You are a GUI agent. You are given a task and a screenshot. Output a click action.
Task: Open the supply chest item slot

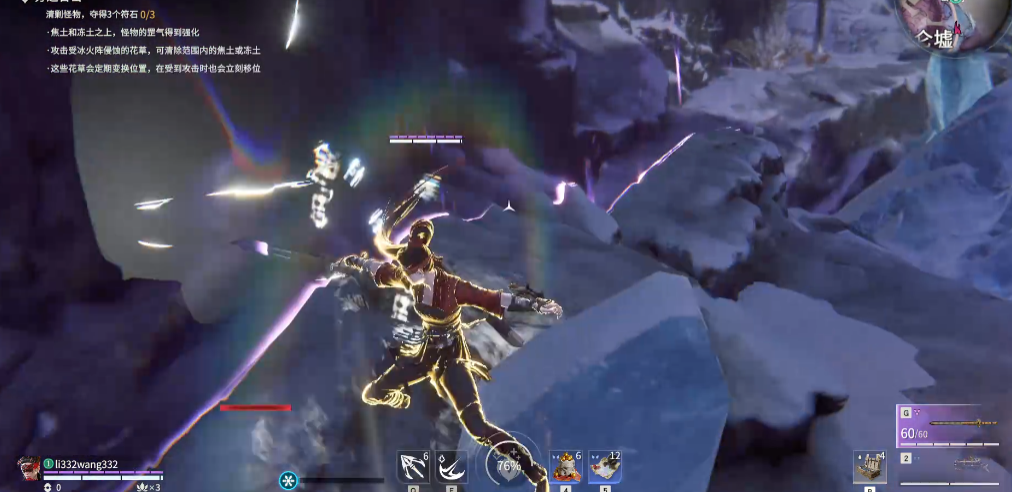click(x=869, y=467)
